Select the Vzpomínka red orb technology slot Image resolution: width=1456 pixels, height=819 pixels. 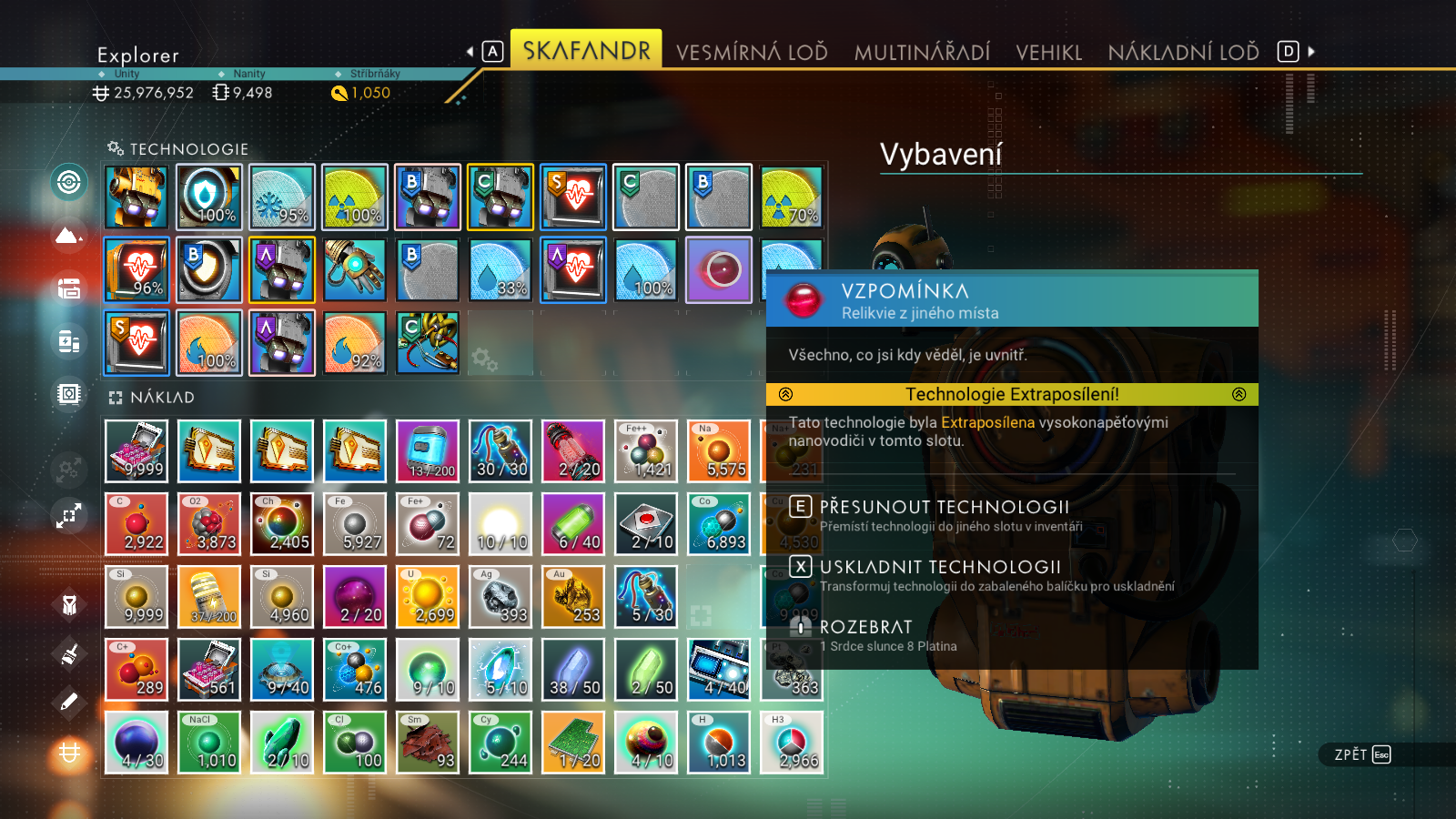coord(719,269)
